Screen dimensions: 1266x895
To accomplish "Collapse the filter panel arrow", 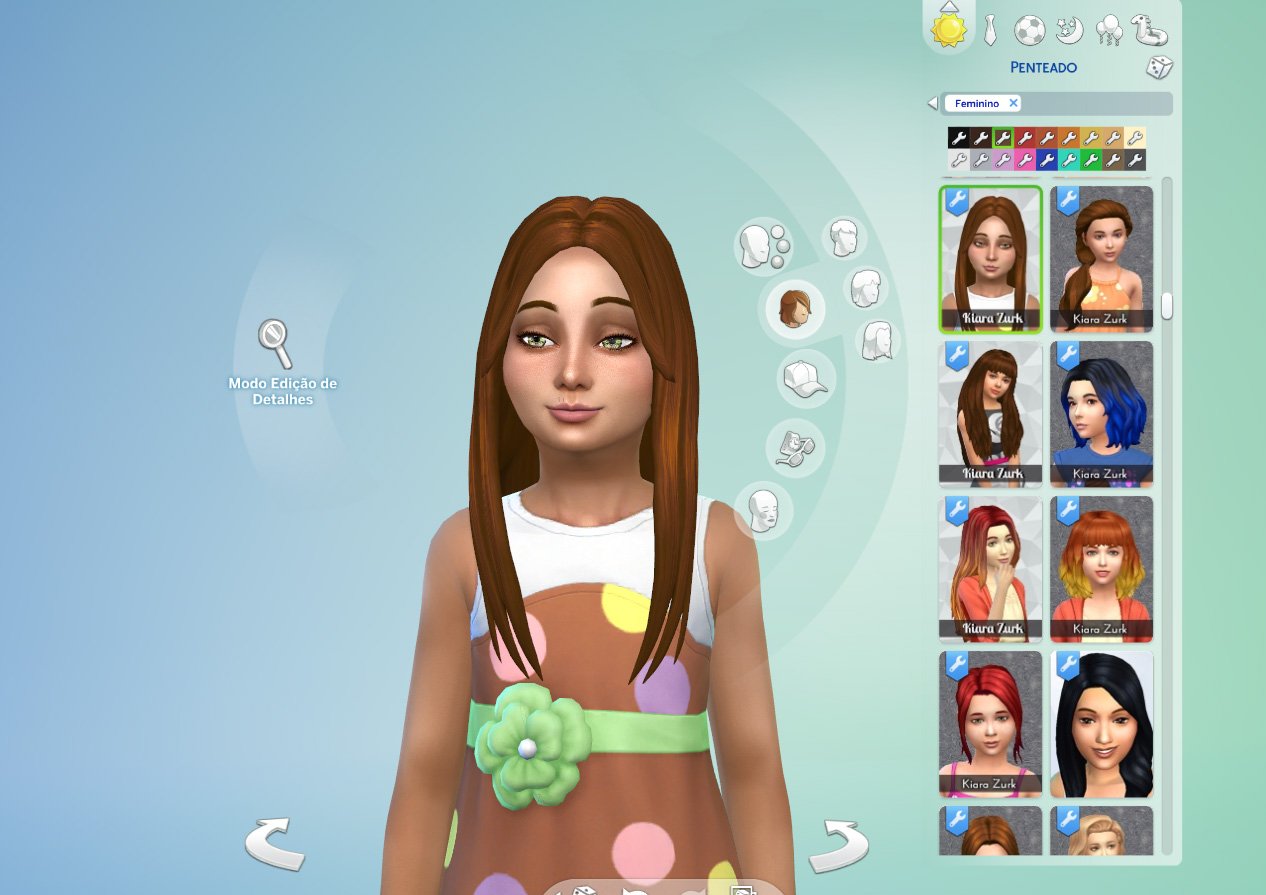I will point(933,103).
